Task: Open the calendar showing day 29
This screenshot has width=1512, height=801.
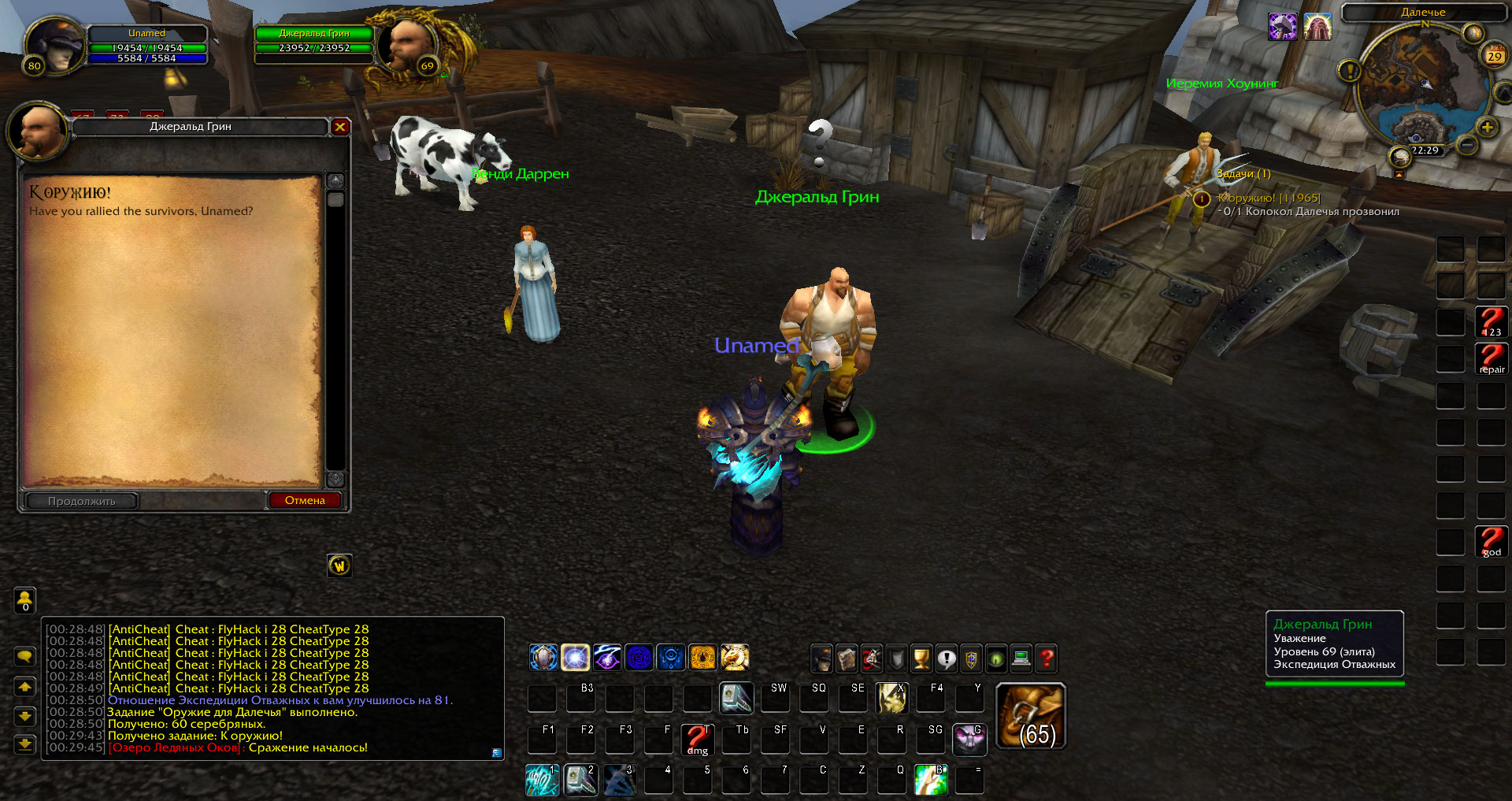Action: pyautogui.click(x=1494, y=56)
